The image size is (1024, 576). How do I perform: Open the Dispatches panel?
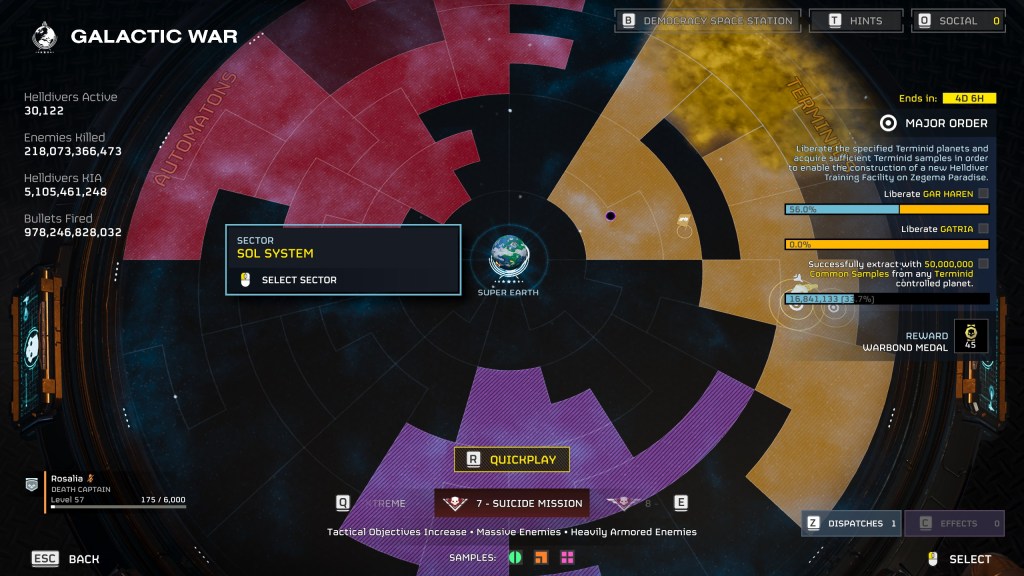click(851, 523)
